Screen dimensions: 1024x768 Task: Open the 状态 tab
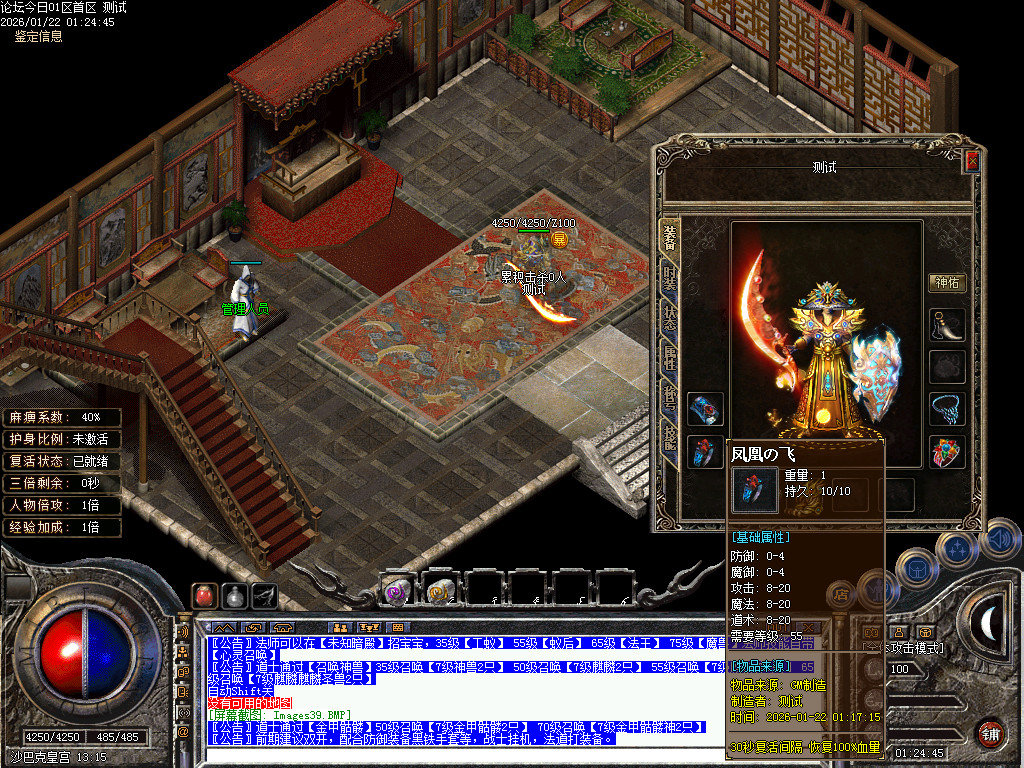pyautogui.click(x=670, y=315)
